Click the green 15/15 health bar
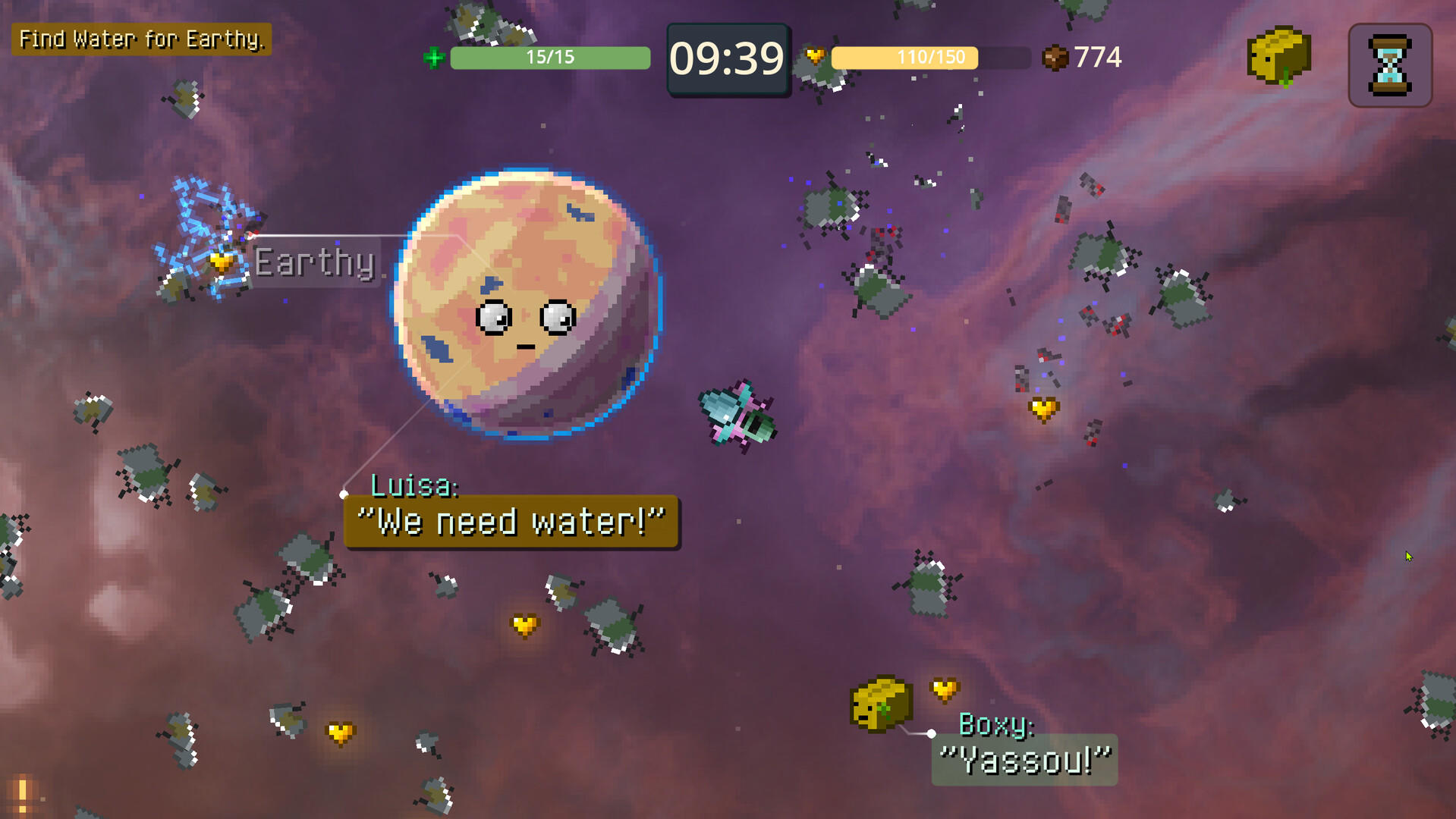Screen dimensions: 1456x819 pos(549,57)
